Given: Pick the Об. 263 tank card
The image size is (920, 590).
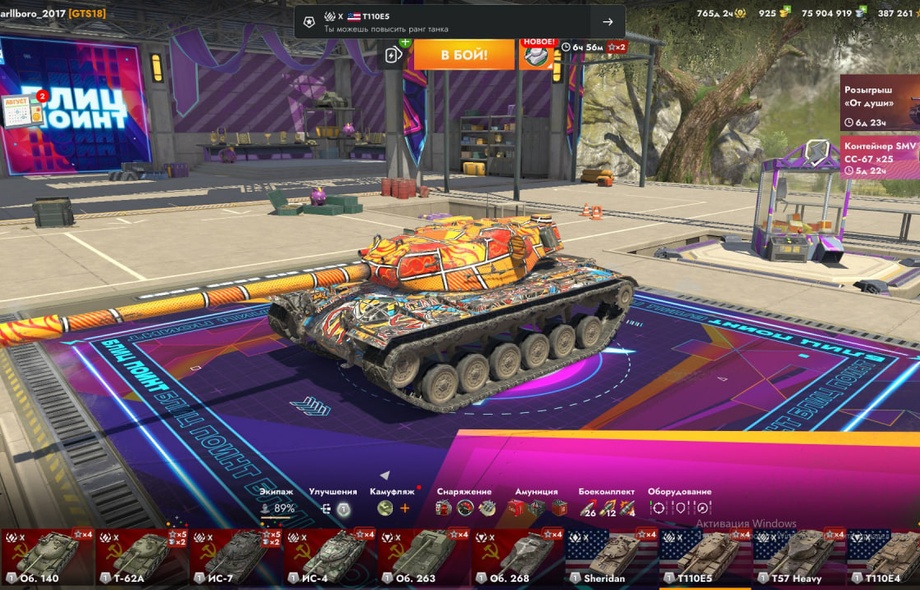Looking at the screenshot, I should (x=423, y=558).
